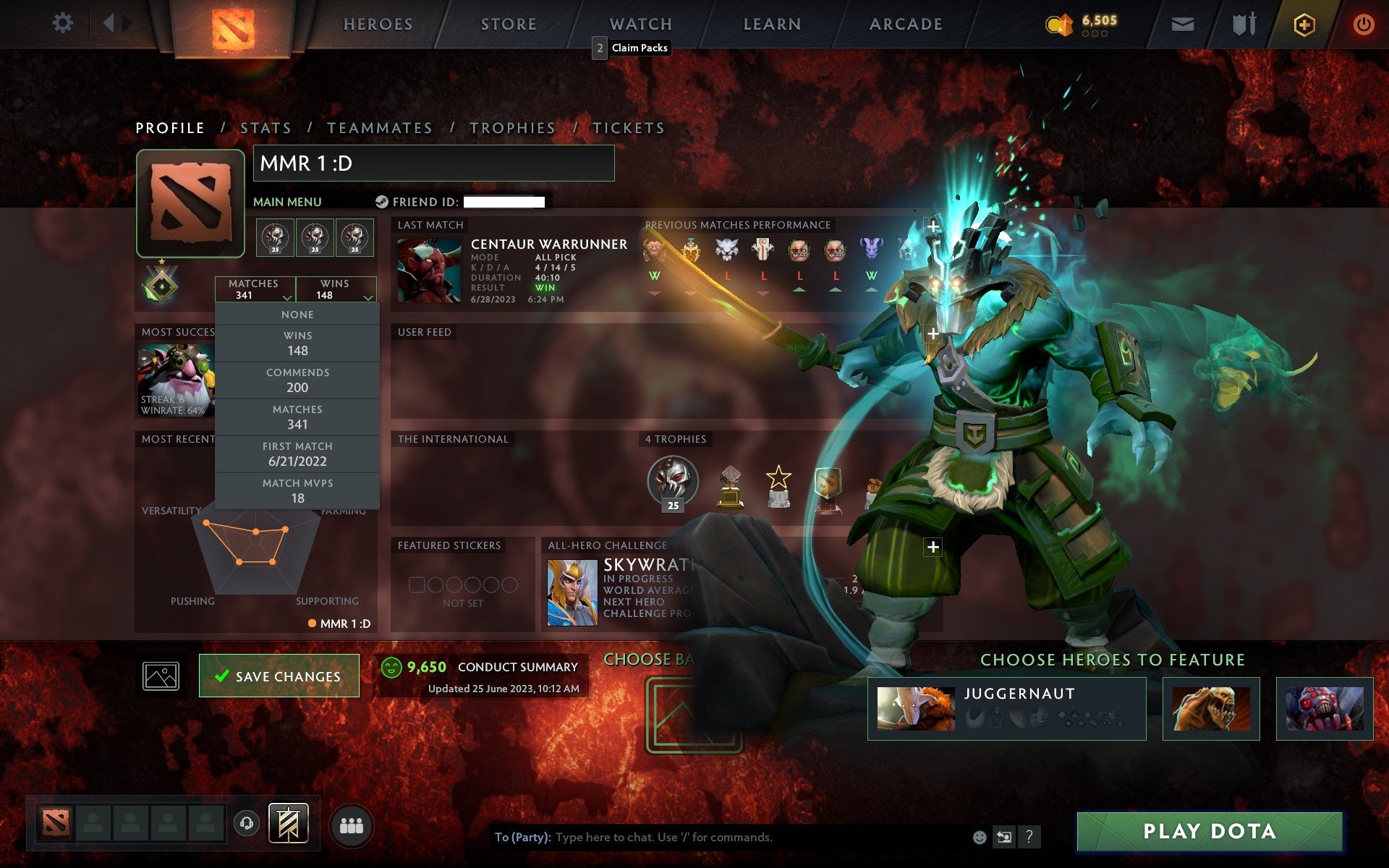Click the SAVE CHANGES button
This screenshot has height=868, width=1389.
[279, 676]
